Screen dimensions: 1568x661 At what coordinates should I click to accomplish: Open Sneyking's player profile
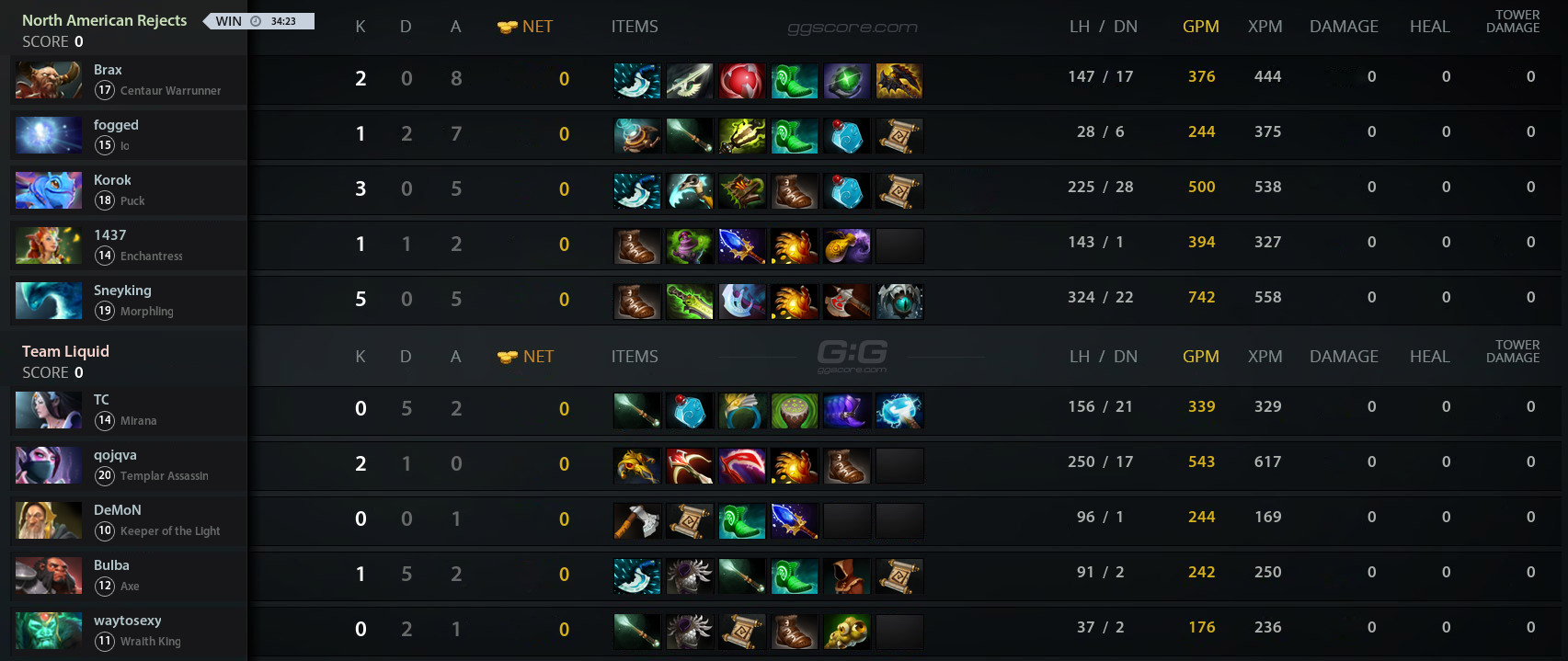coord(122,291)
